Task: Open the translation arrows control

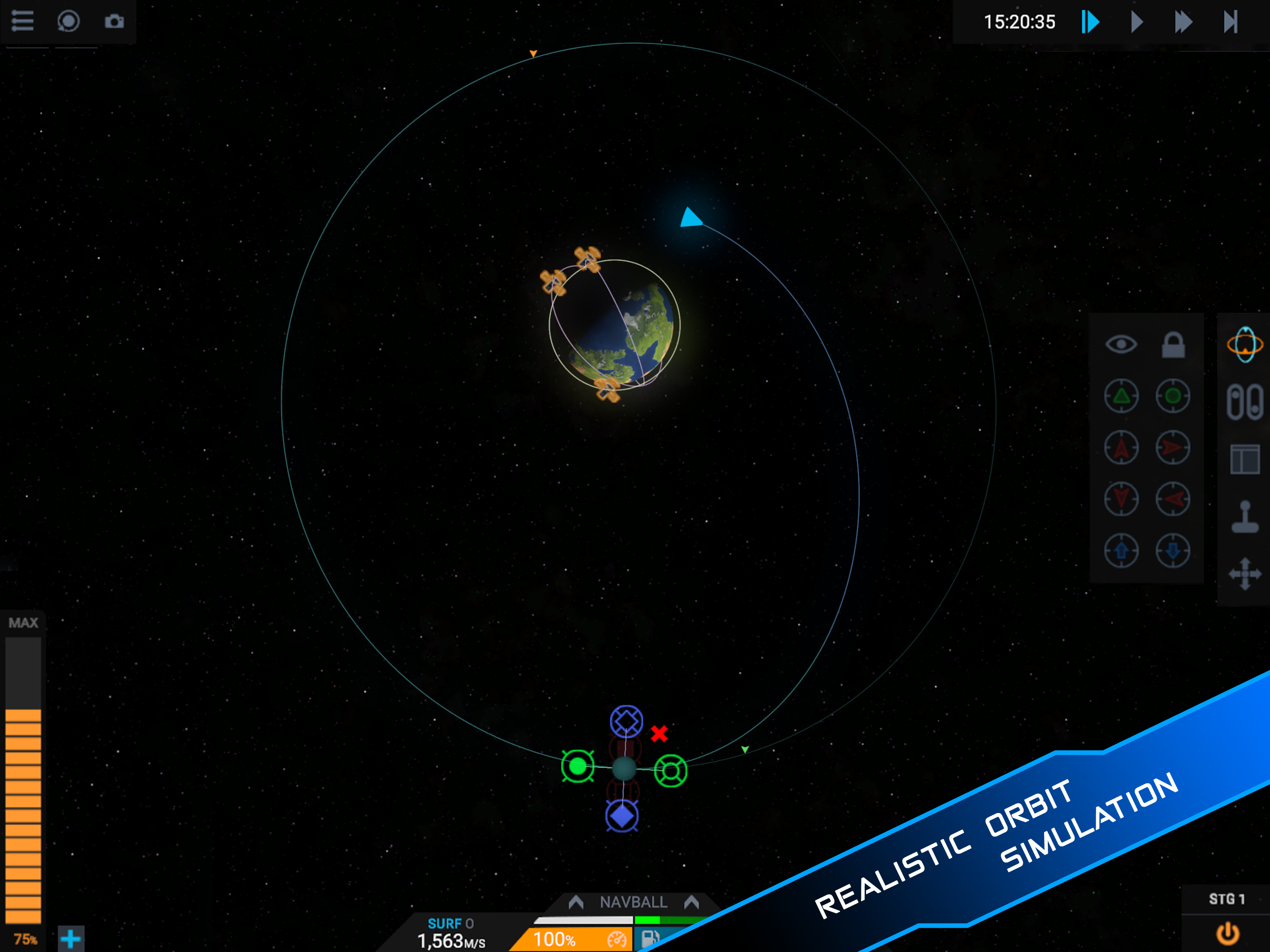Action: coord(1244,574)
